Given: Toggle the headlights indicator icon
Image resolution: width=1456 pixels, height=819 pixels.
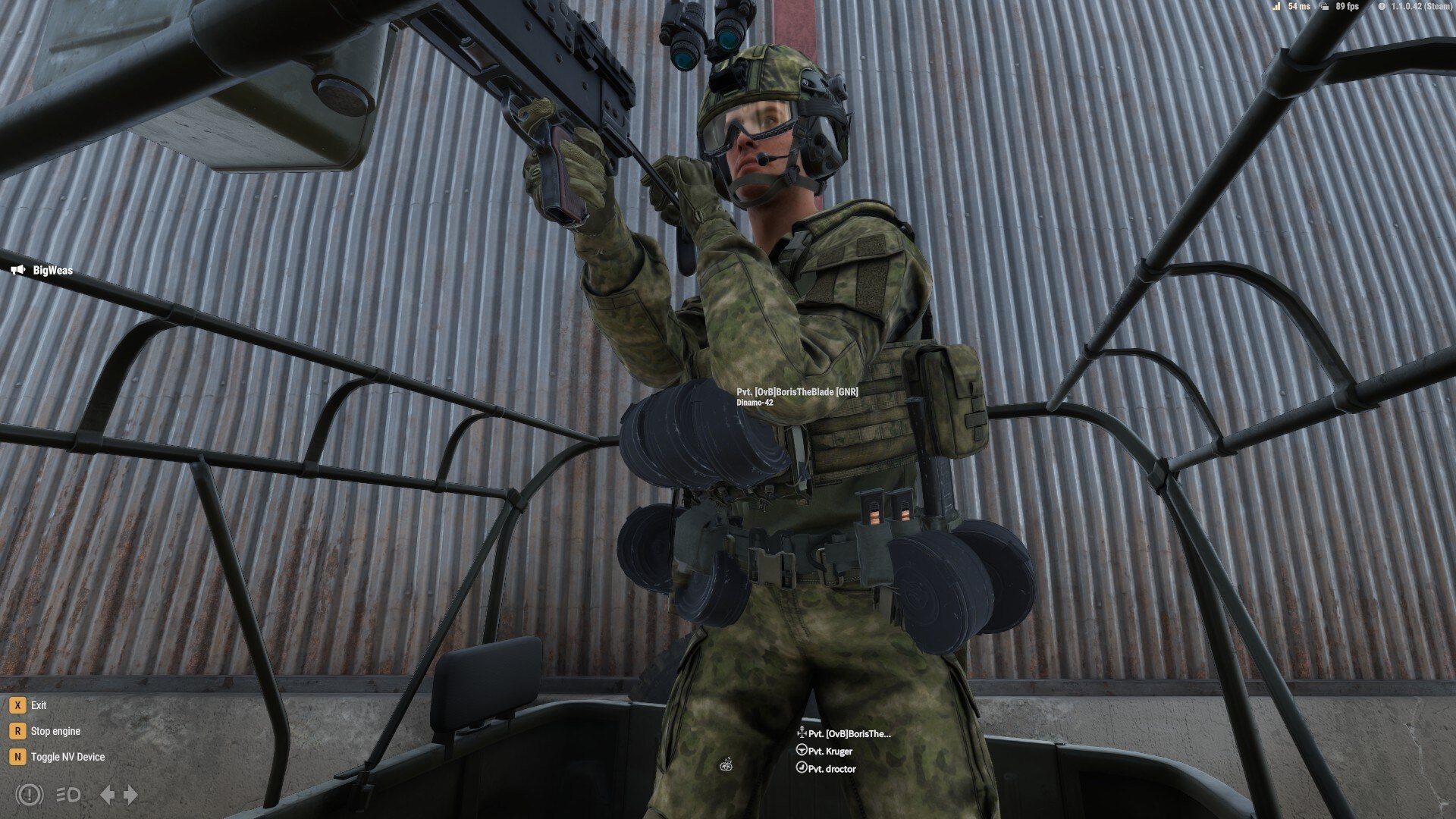Looking at the screenshot, I should (x=68, y=794).
